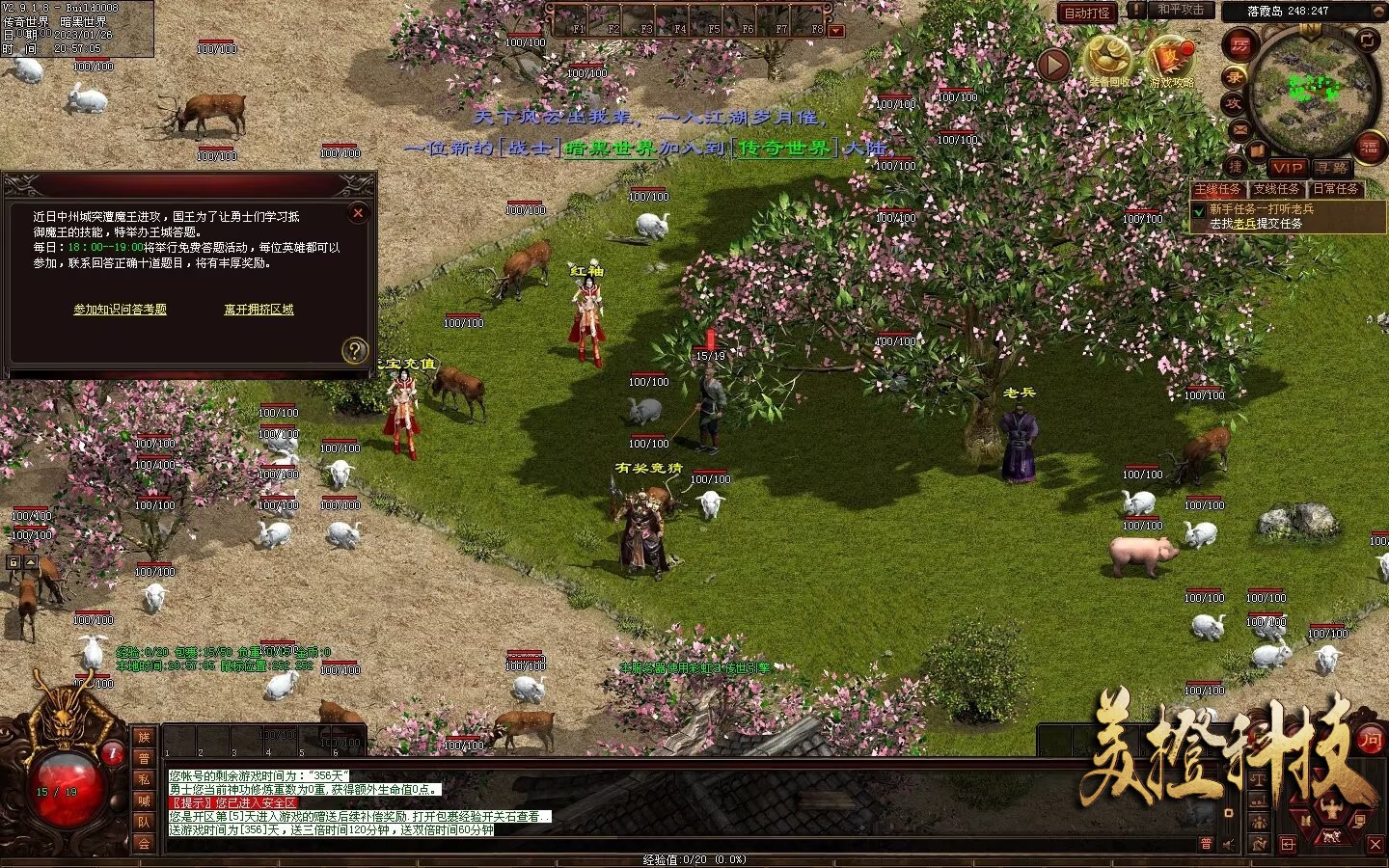
Task: Select the 队 team chat channel
Action: point(144,822)
